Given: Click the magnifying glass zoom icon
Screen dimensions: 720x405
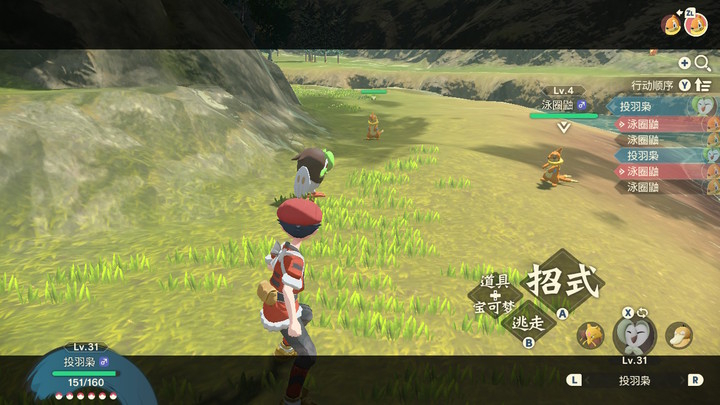Looking at the screenshot, I should [x=702, y=63].
